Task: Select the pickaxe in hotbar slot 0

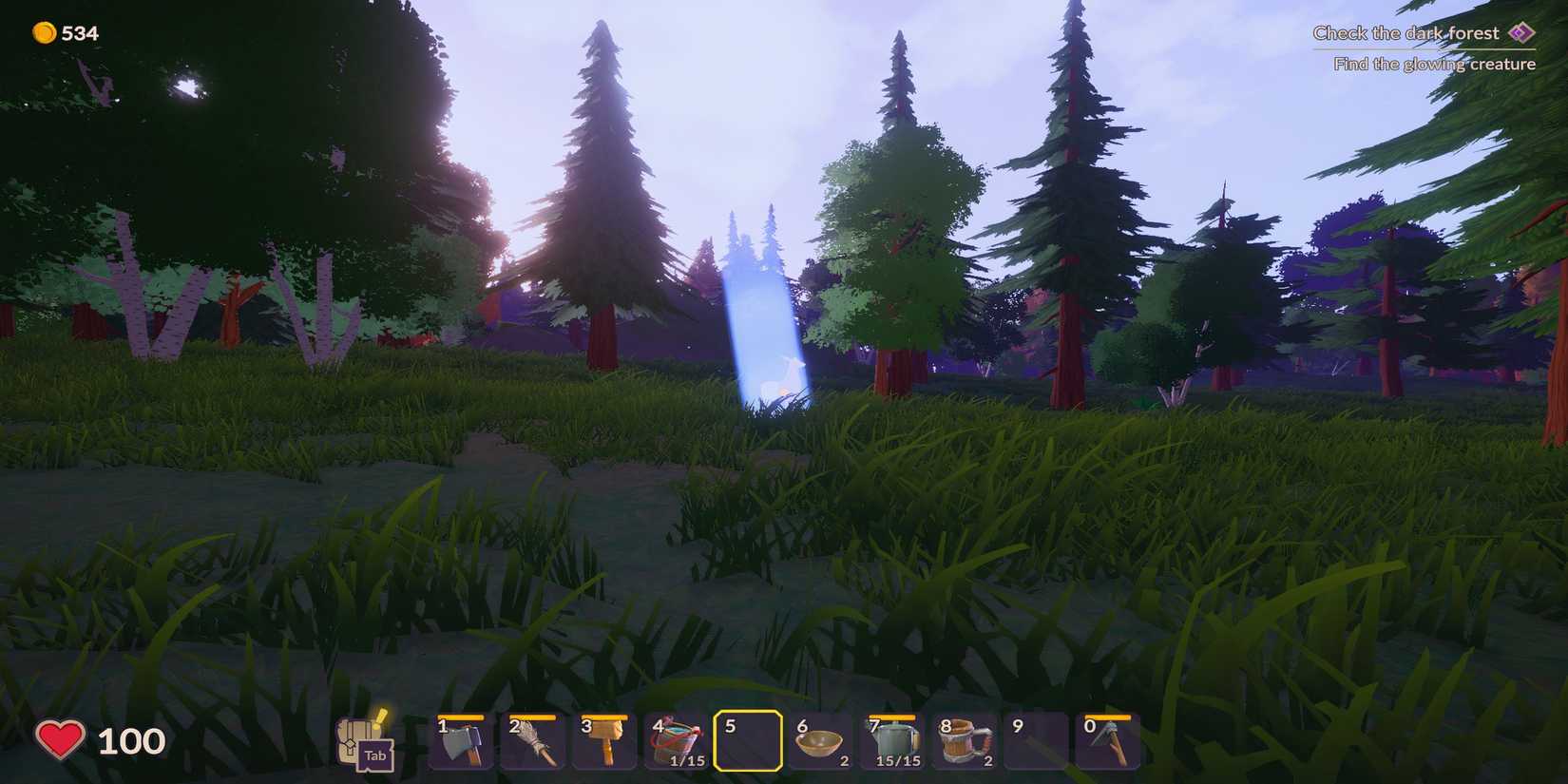Action: 1109,741
